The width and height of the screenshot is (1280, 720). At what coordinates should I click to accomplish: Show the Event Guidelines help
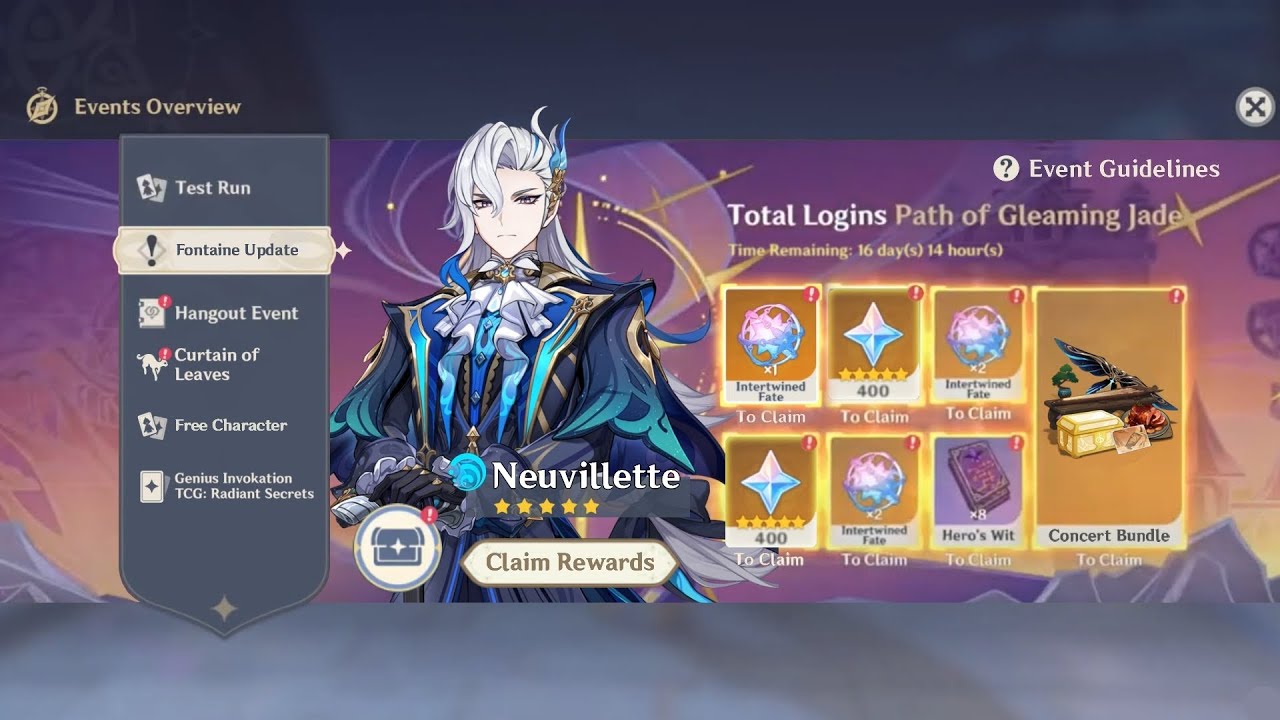[1107, 169]
